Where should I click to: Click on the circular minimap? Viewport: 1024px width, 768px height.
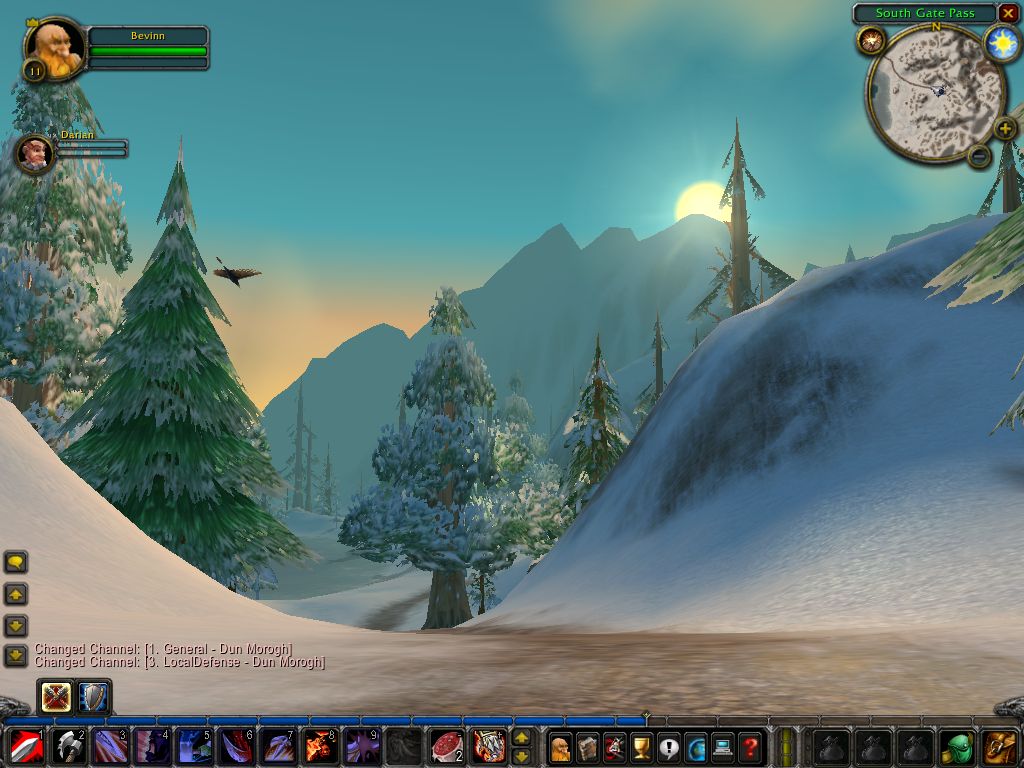pos(934,93)
